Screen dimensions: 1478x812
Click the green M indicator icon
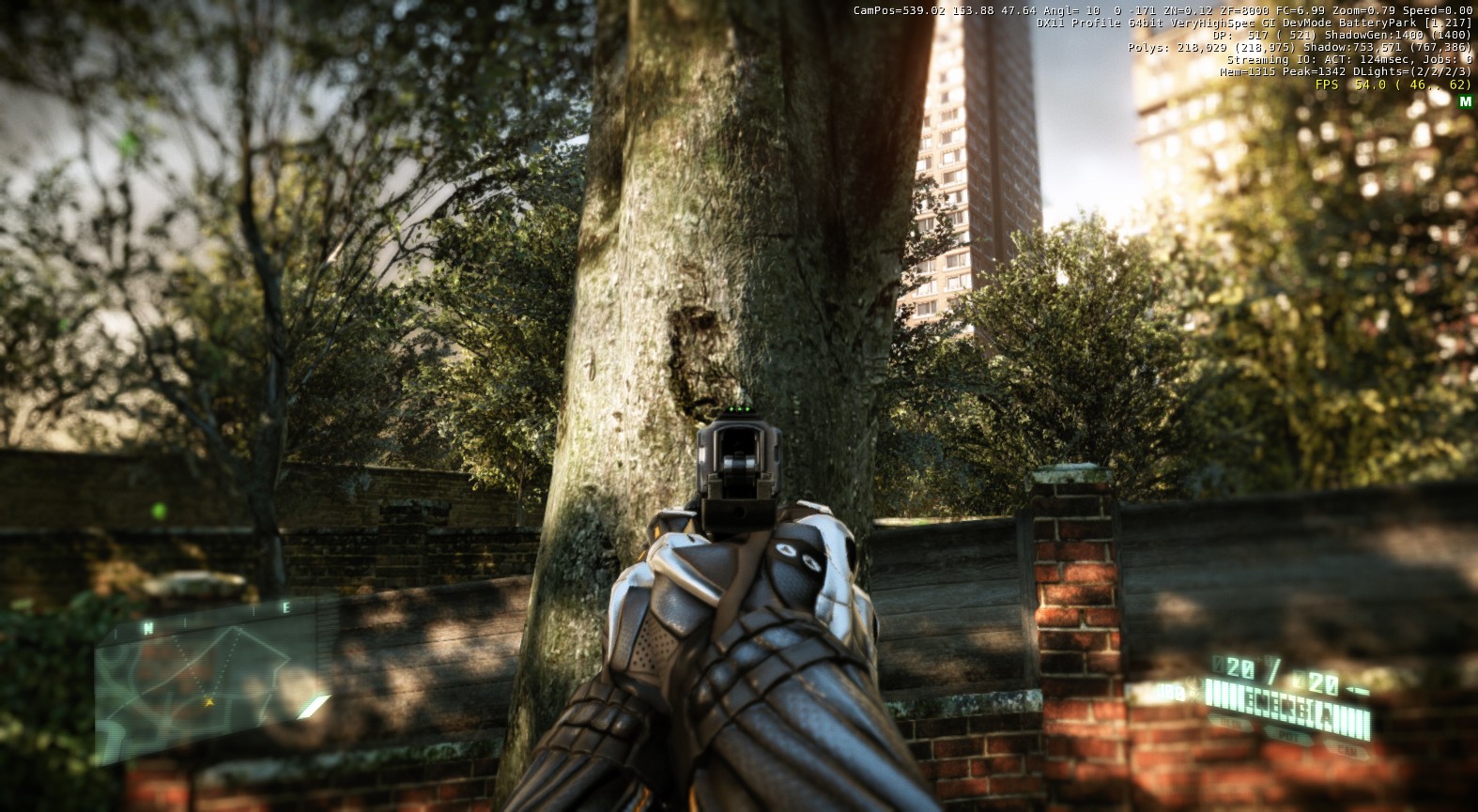(x=1465, y=100)
